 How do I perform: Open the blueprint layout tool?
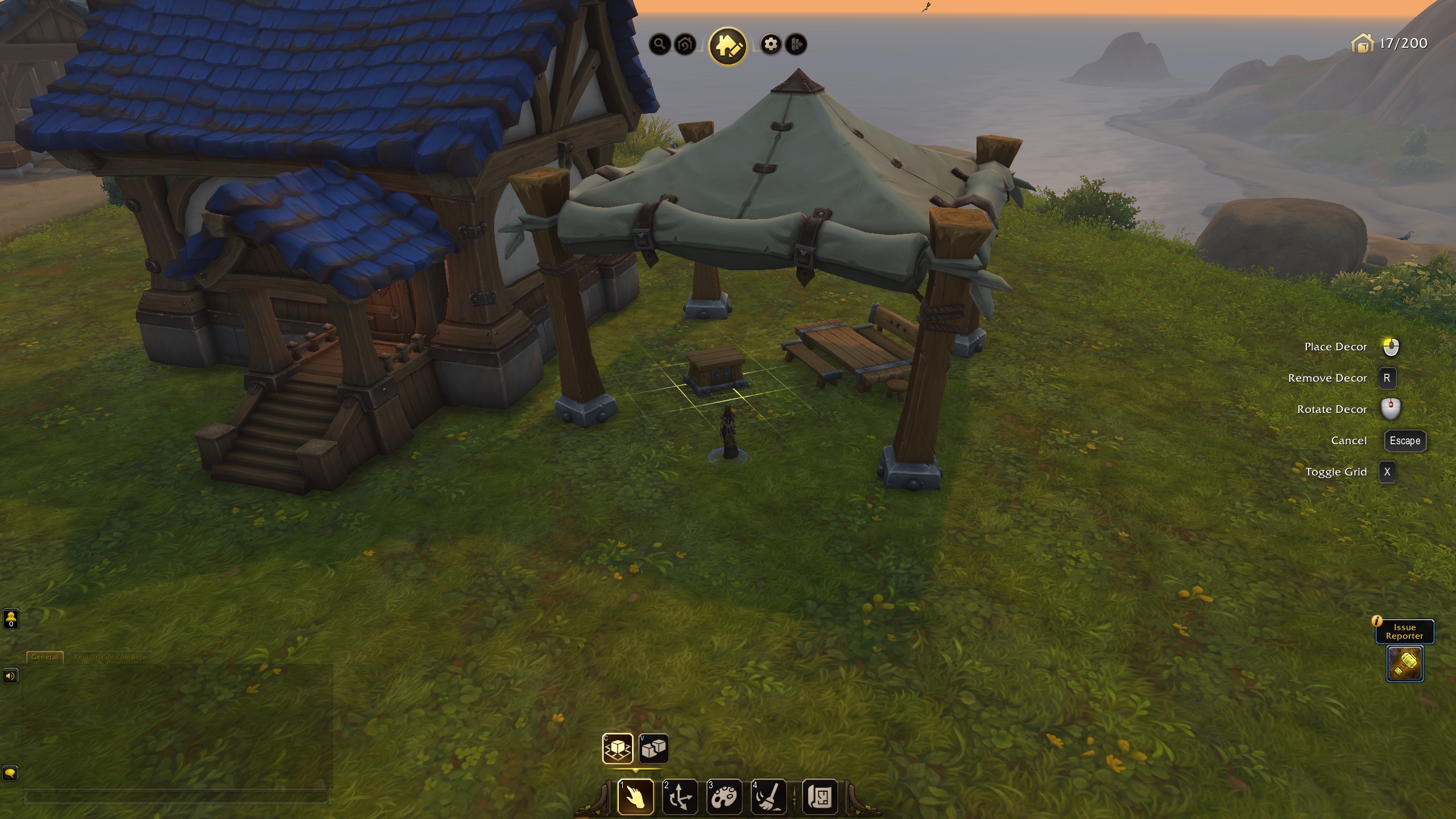pos(820,796)
